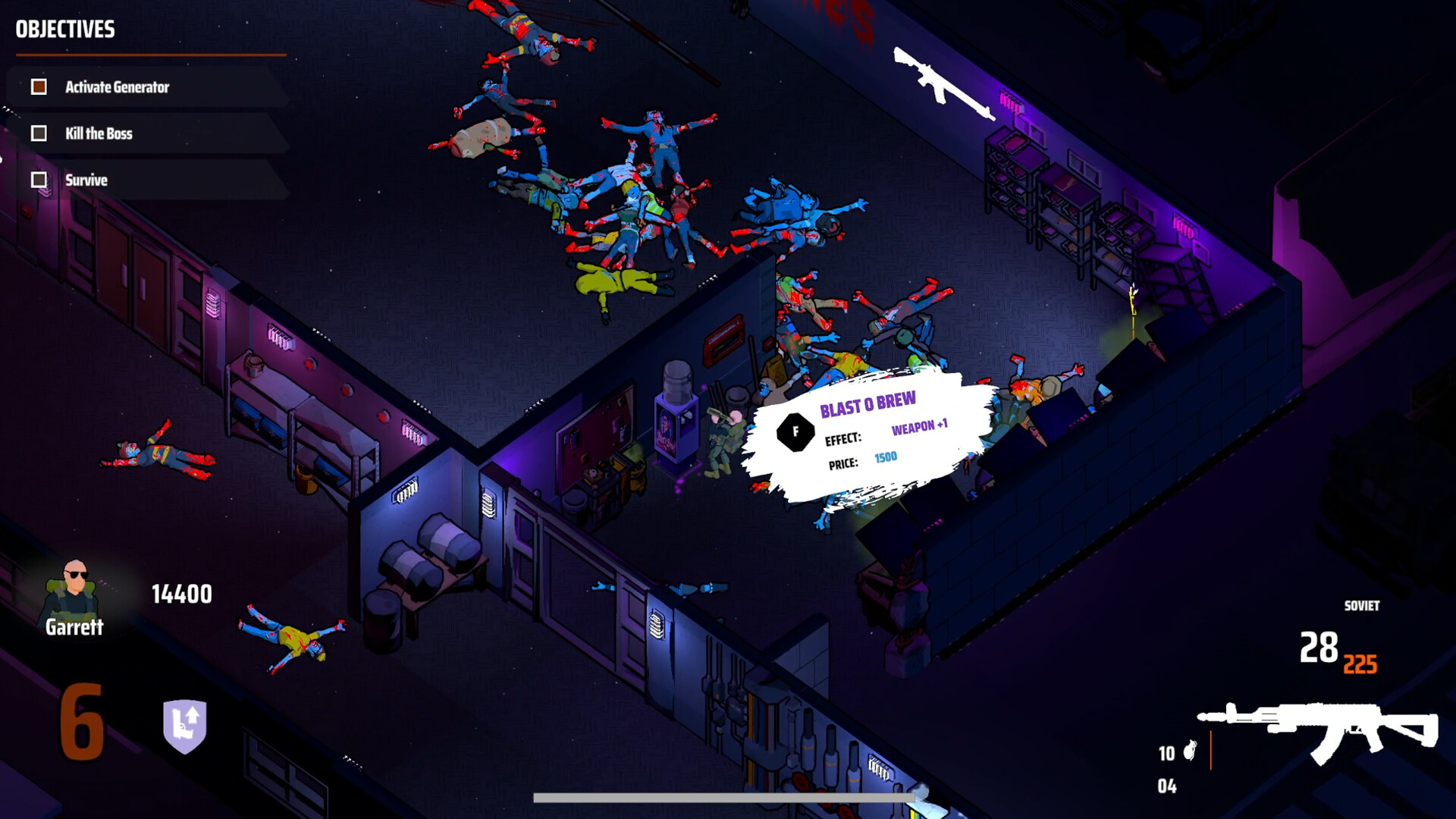Click the weapon upgrade shield icon

click(187, 725)
